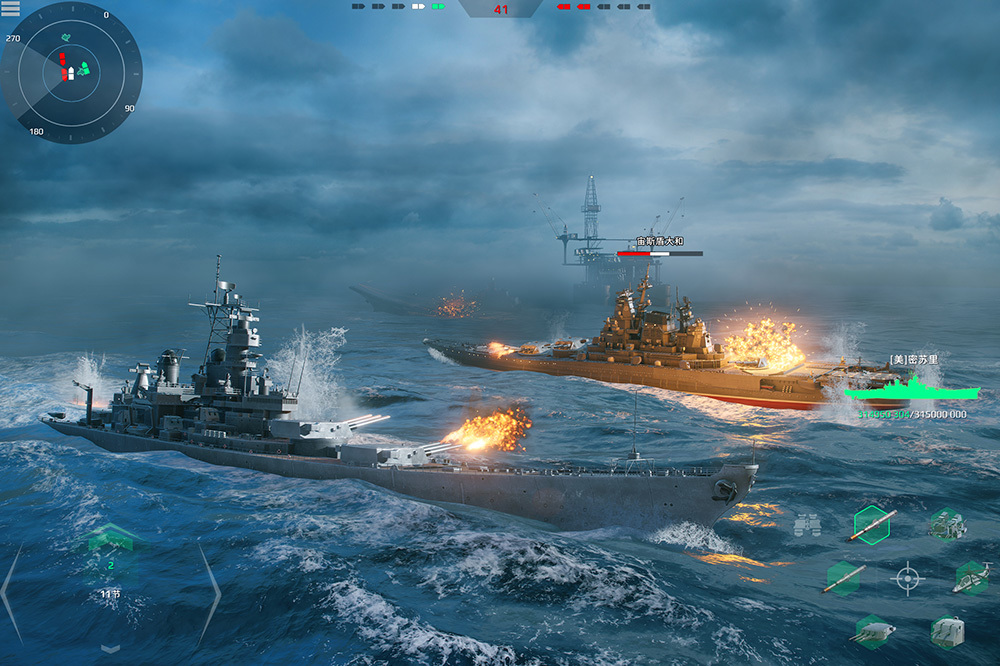Select the triple-barrel main gun turret
Screen dimensions: 1000x666
[872, 631]
